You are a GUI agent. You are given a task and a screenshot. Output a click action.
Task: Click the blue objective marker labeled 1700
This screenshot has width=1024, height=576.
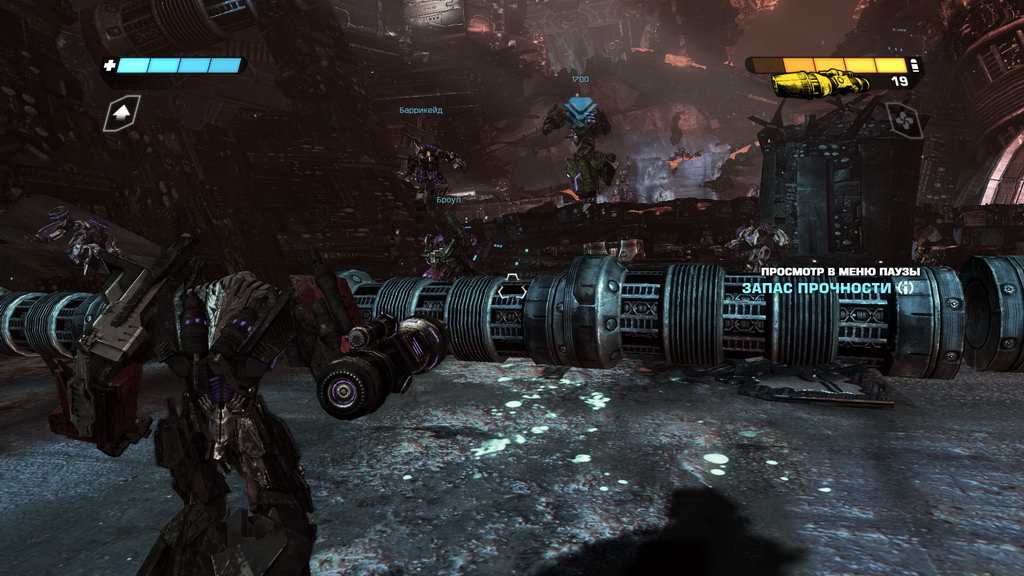click(577, 106)
